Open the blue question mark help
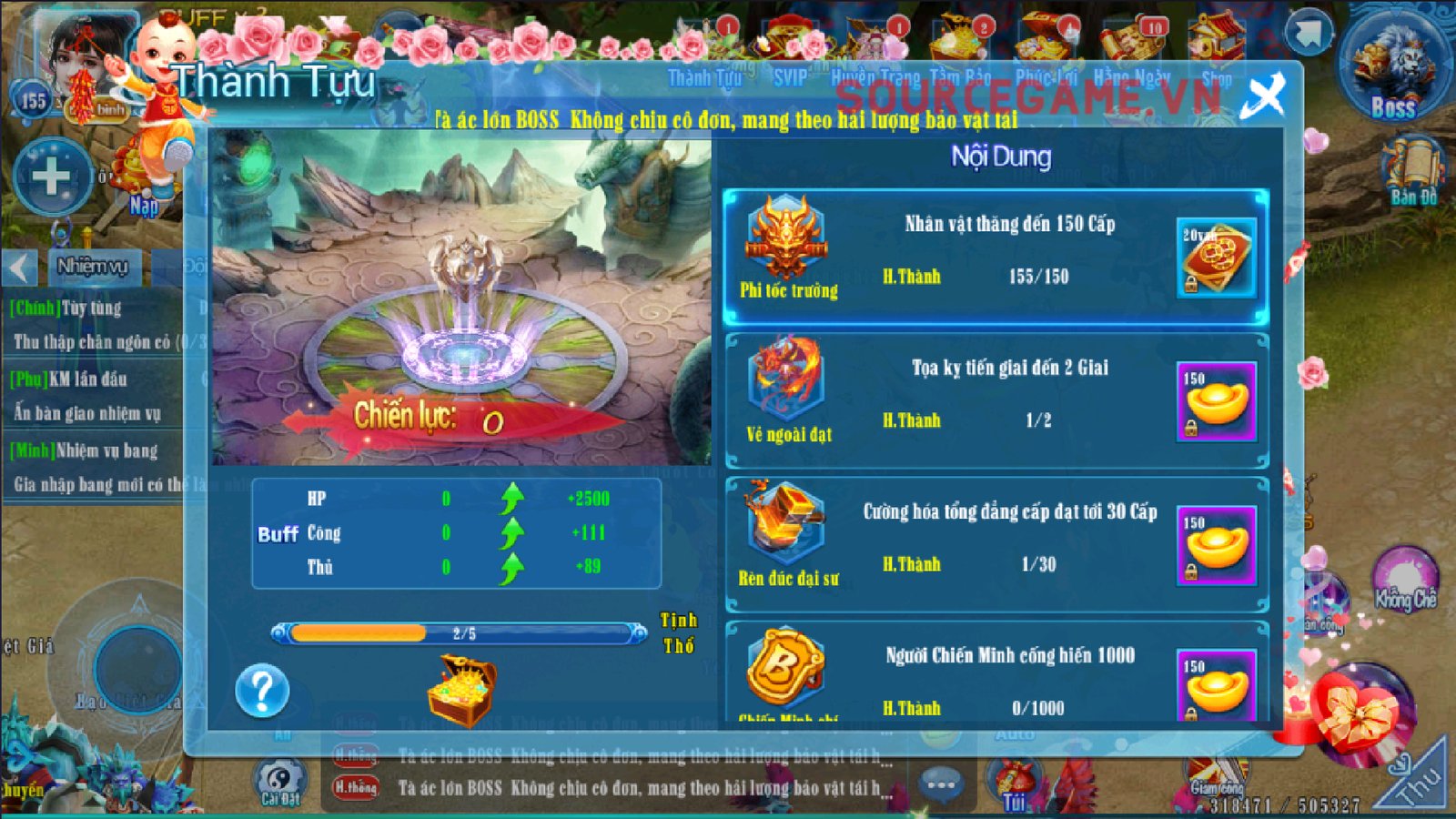The width and height of the screenshot is (1456, 819). (x=262, y=691)
